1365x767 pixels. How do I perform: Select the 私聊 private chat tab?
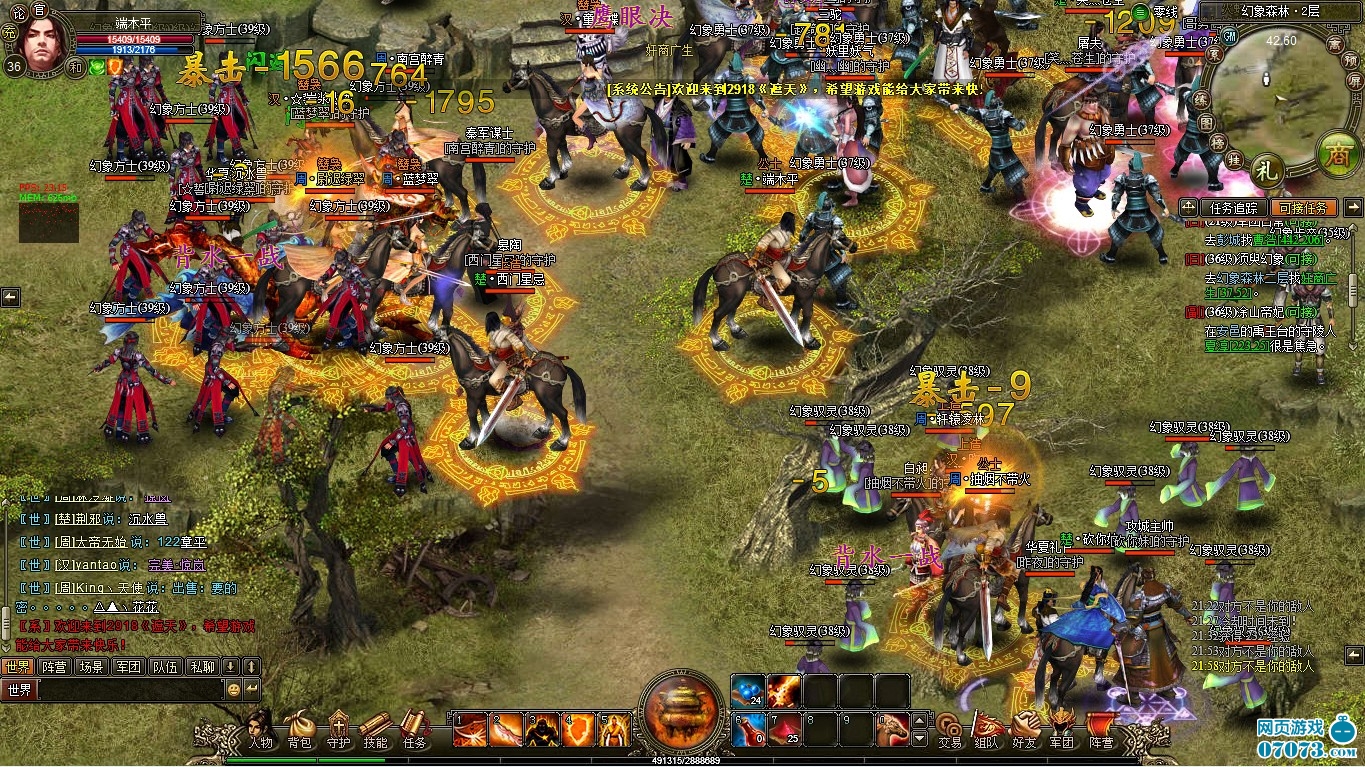pos(202,666)
